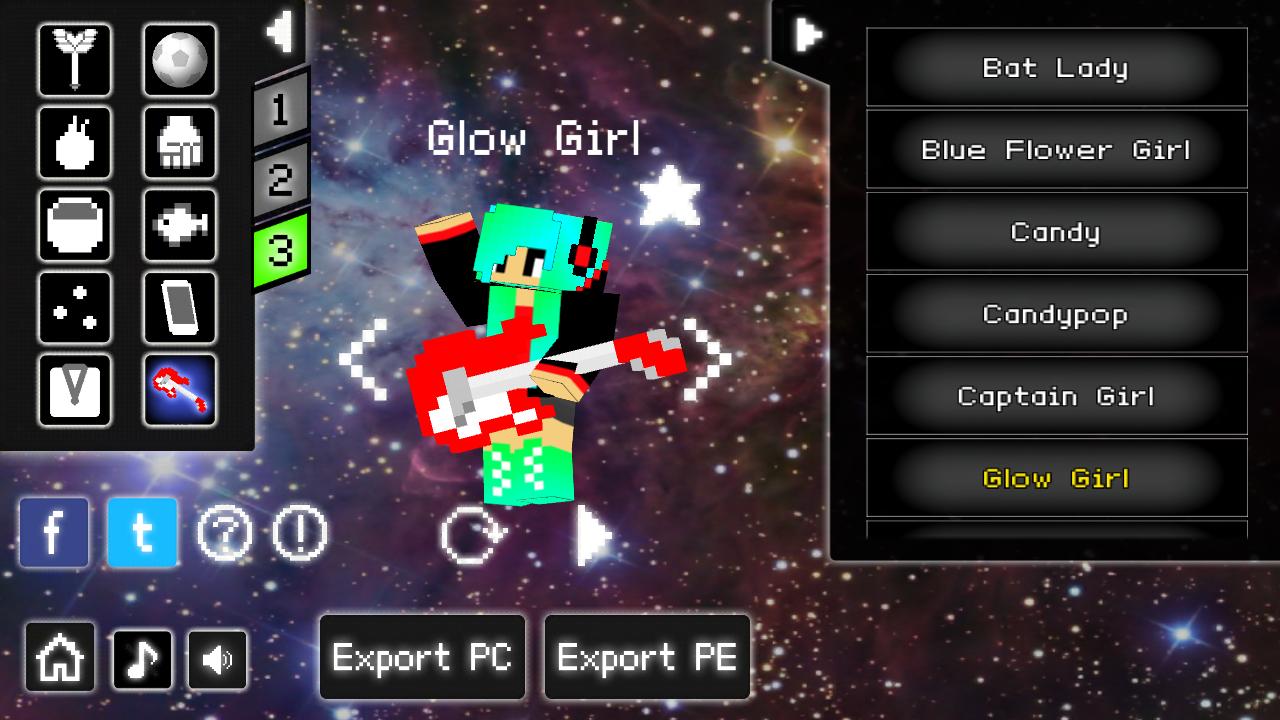1280x720 pixels.
Task: Toggle background music with the note icon
Action: pyautogui.click(x=140, y=657)
